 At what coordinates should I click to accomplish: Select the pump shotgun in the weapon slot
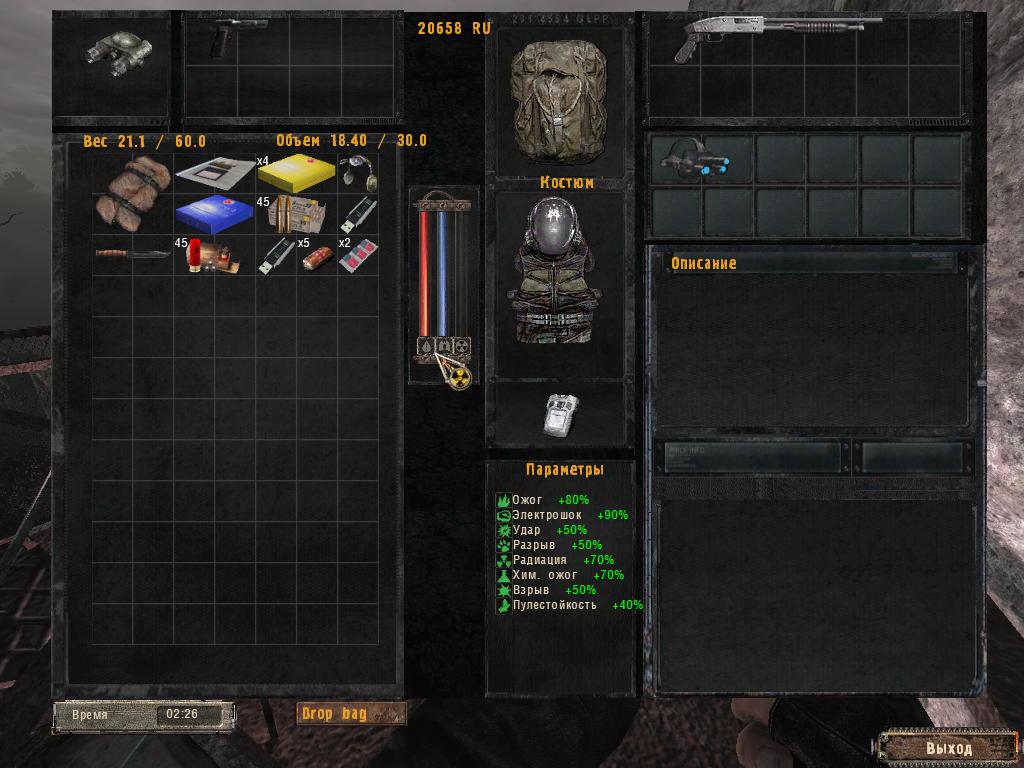[x=761, y=37]
